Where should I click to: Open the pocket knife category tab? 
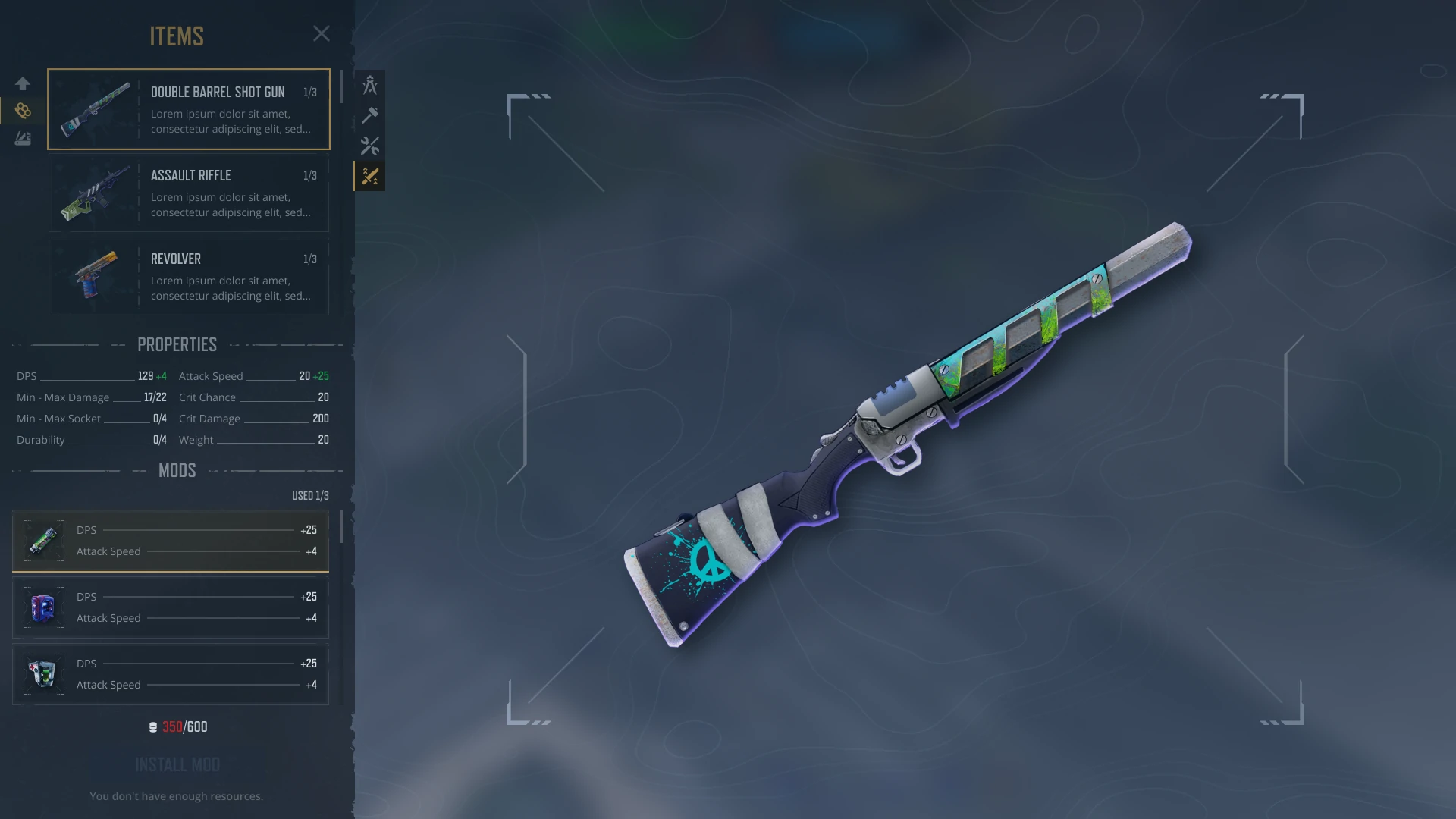coord(23,139)
